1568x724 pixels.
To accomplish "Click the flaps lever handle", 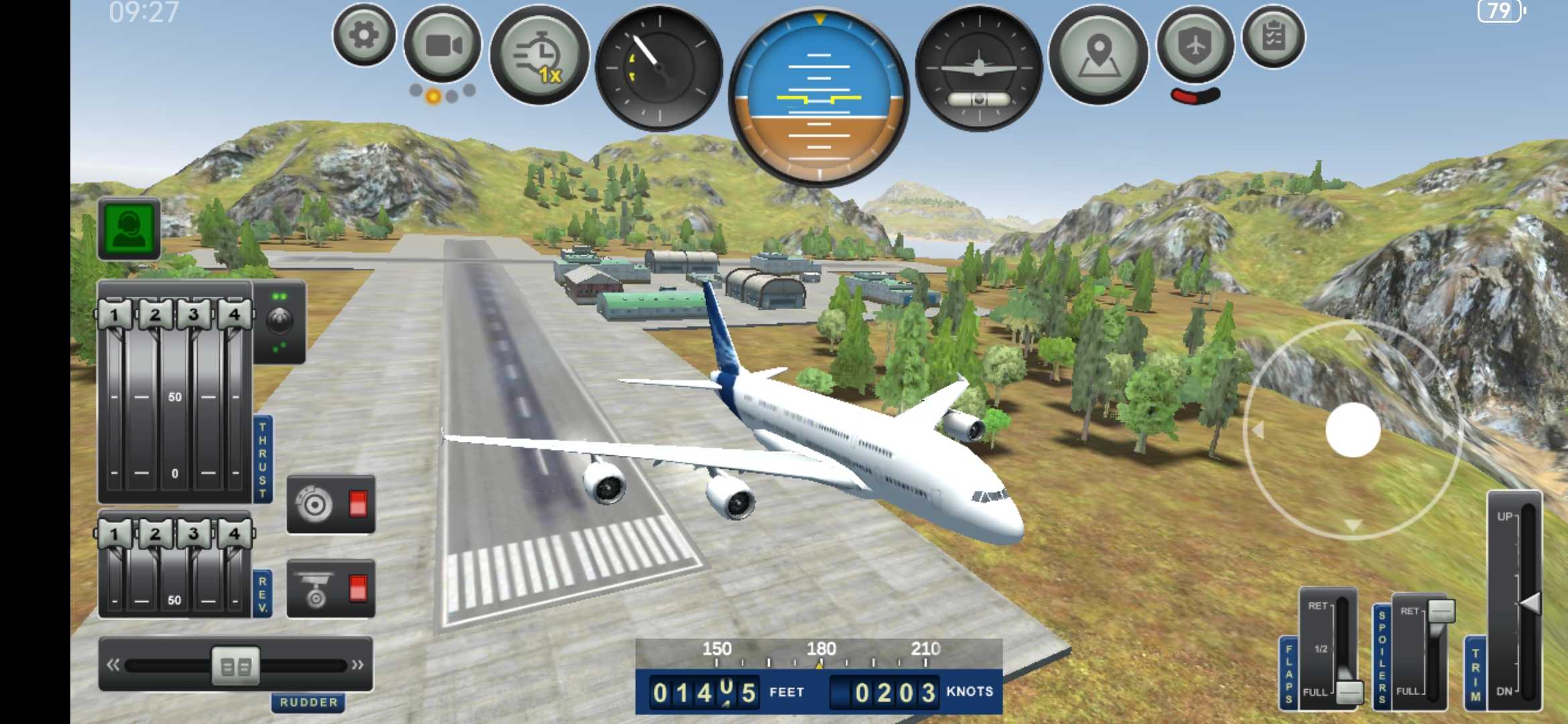I will click(x=1349, y=692).
